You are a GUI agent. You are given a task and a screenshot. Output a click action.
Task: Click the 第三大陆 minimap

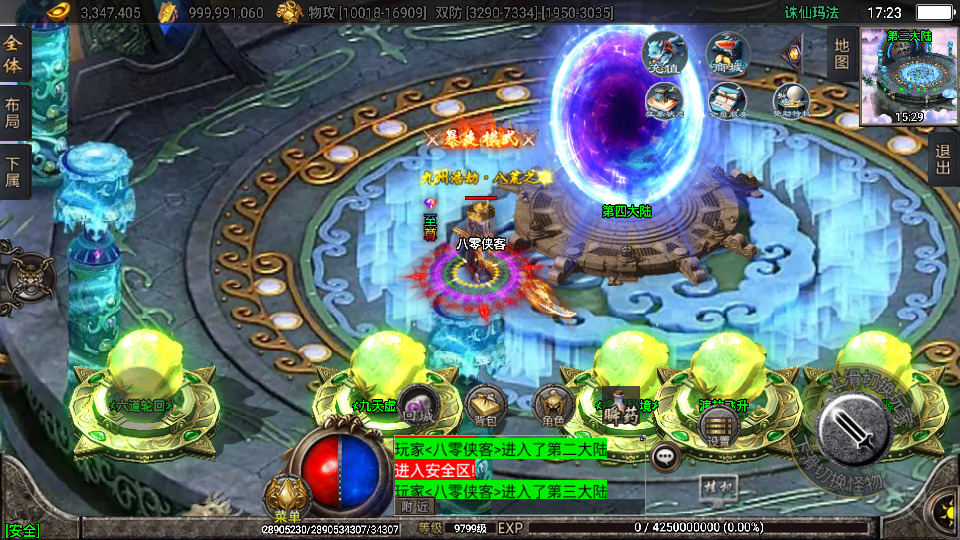coord(908,77)
